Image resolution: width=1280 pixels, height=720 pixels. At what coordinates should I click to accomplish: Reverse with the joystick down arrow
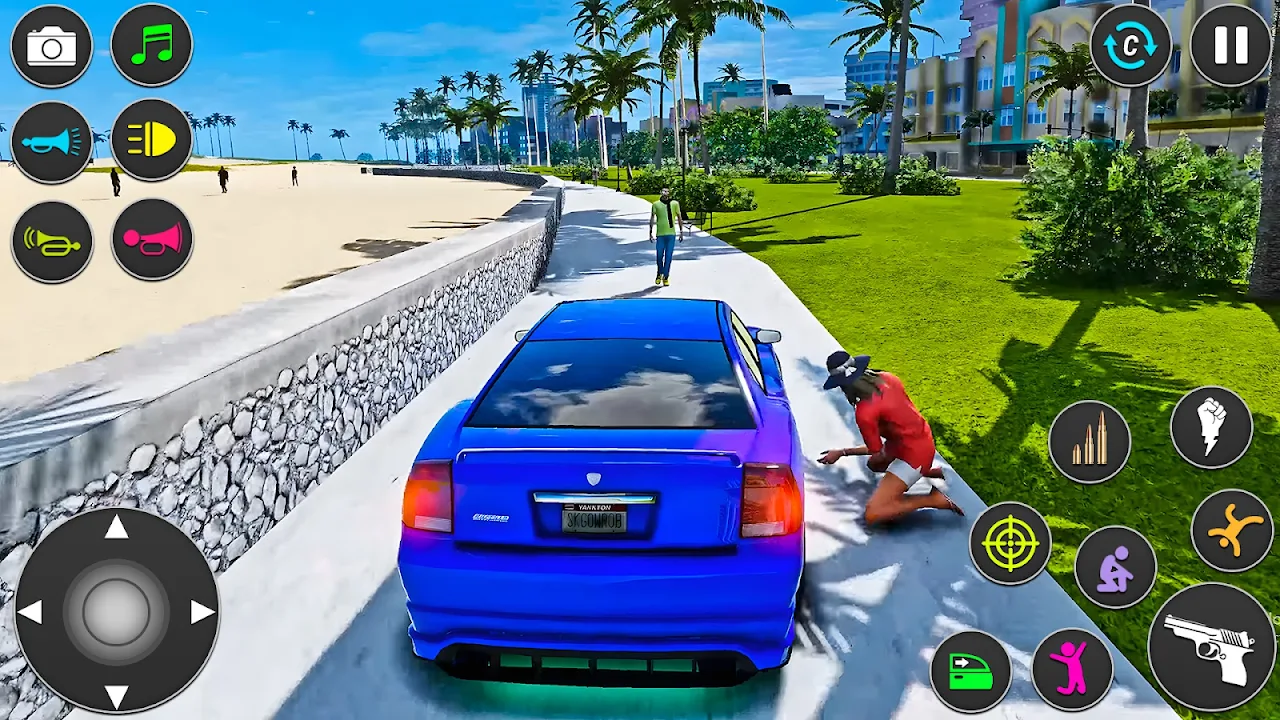coord(116,696)
